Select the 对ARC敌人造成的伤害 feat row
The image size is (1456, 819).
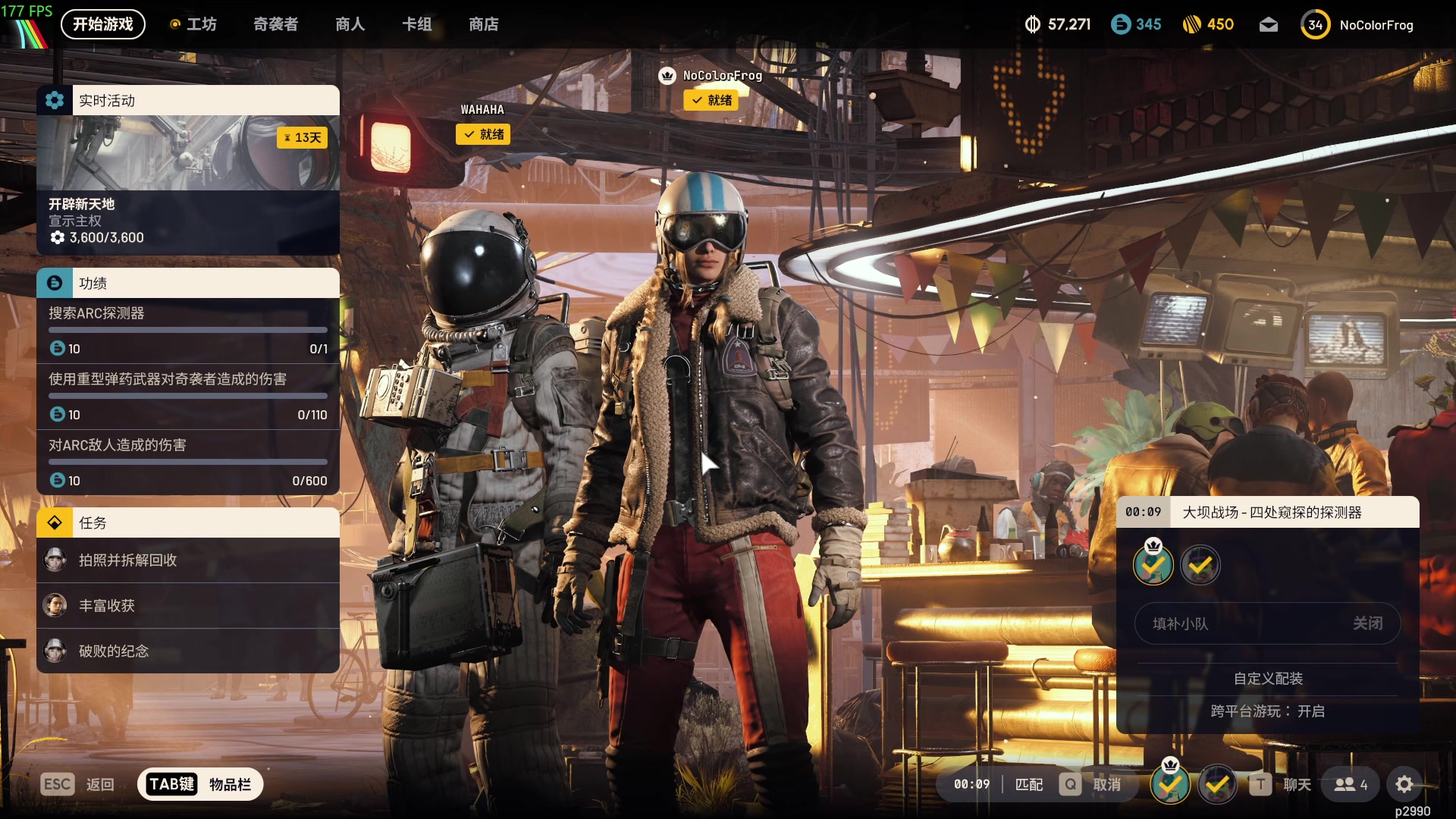(187, 462)
